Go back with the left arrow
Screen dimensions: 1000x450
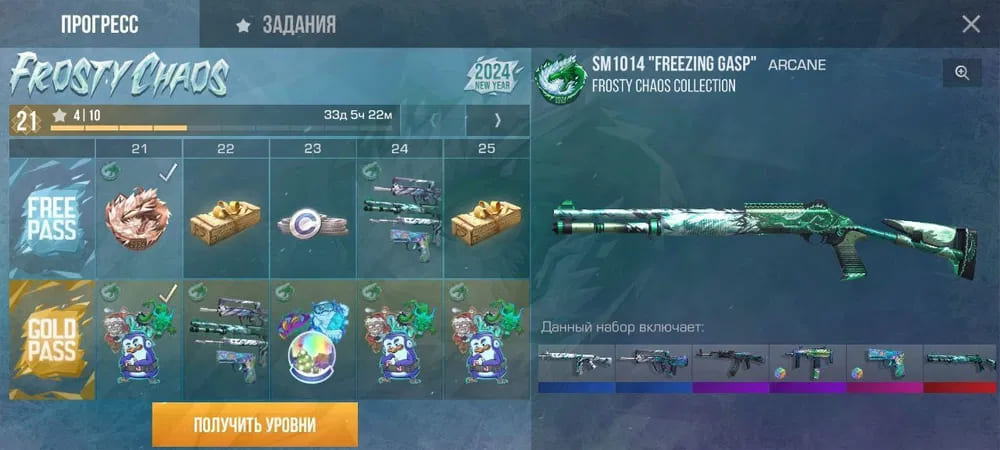click(x=433, y=121)
